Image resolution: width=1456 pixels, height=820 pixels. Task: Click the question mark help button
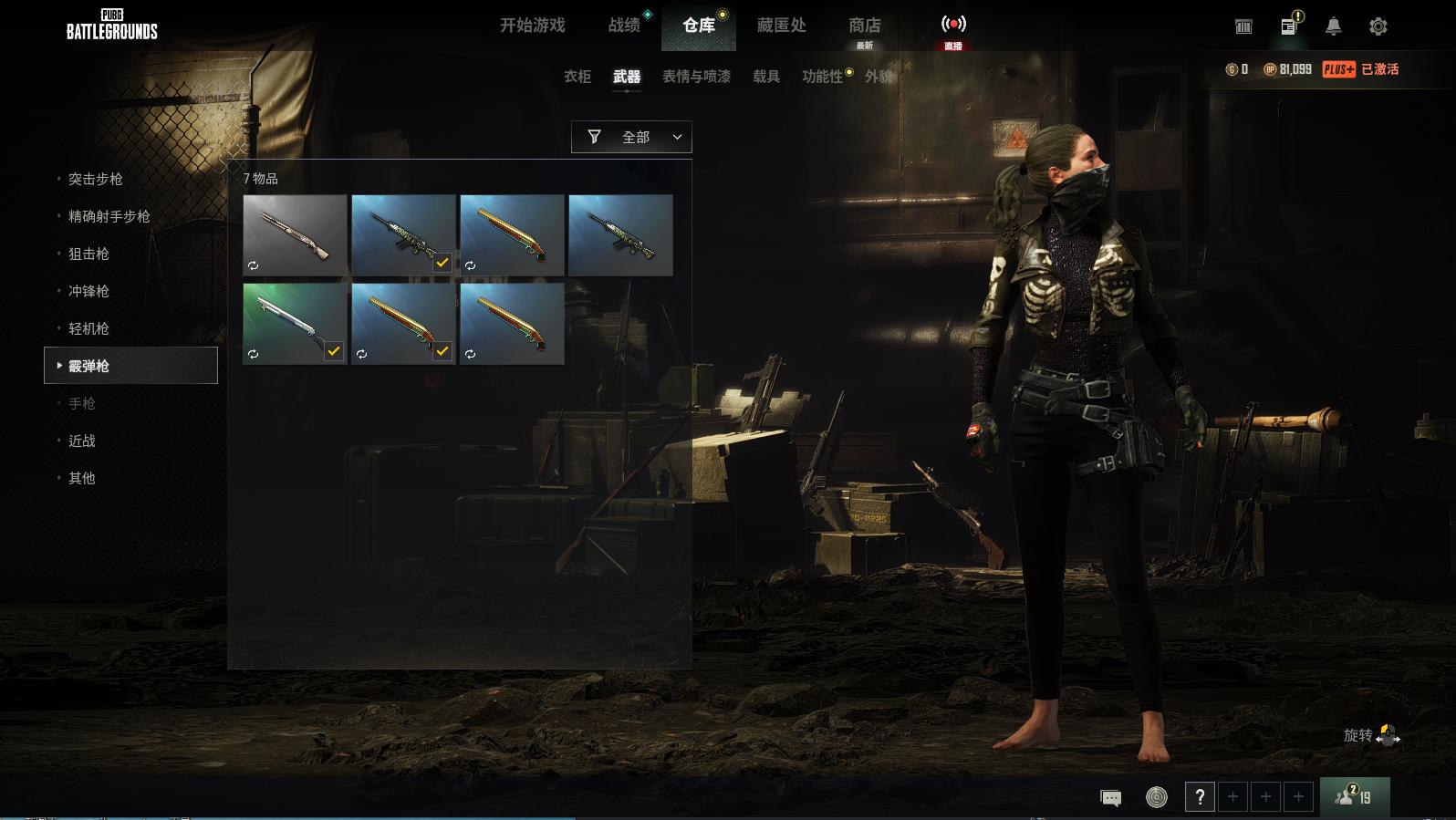(x=1200, y=797)
